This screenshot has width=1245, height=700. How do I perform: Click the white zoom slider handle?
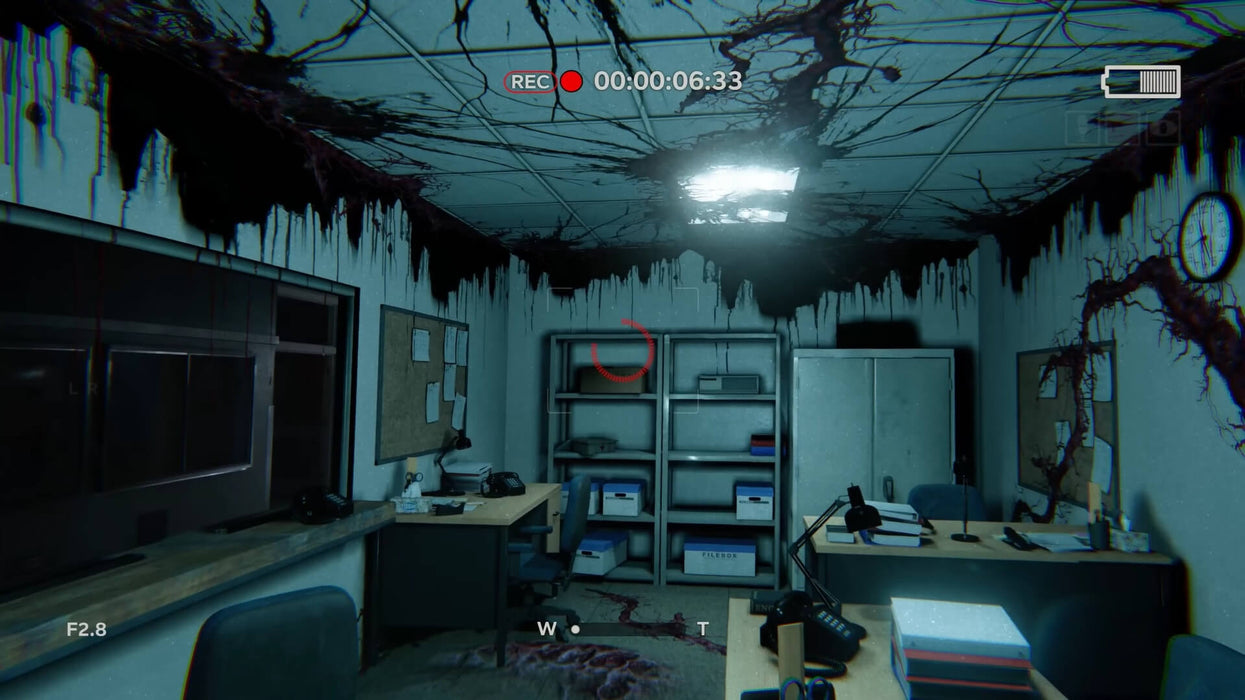[575, 629]
